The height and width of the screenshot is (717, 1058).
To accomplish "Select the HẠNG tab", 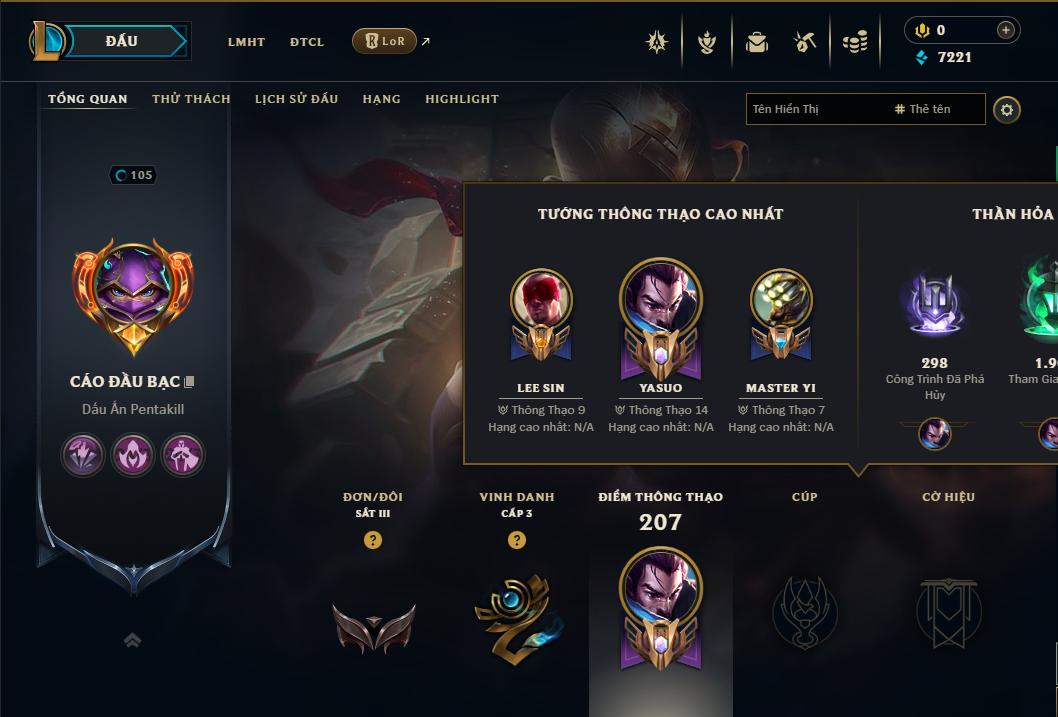I will [381, 99].
